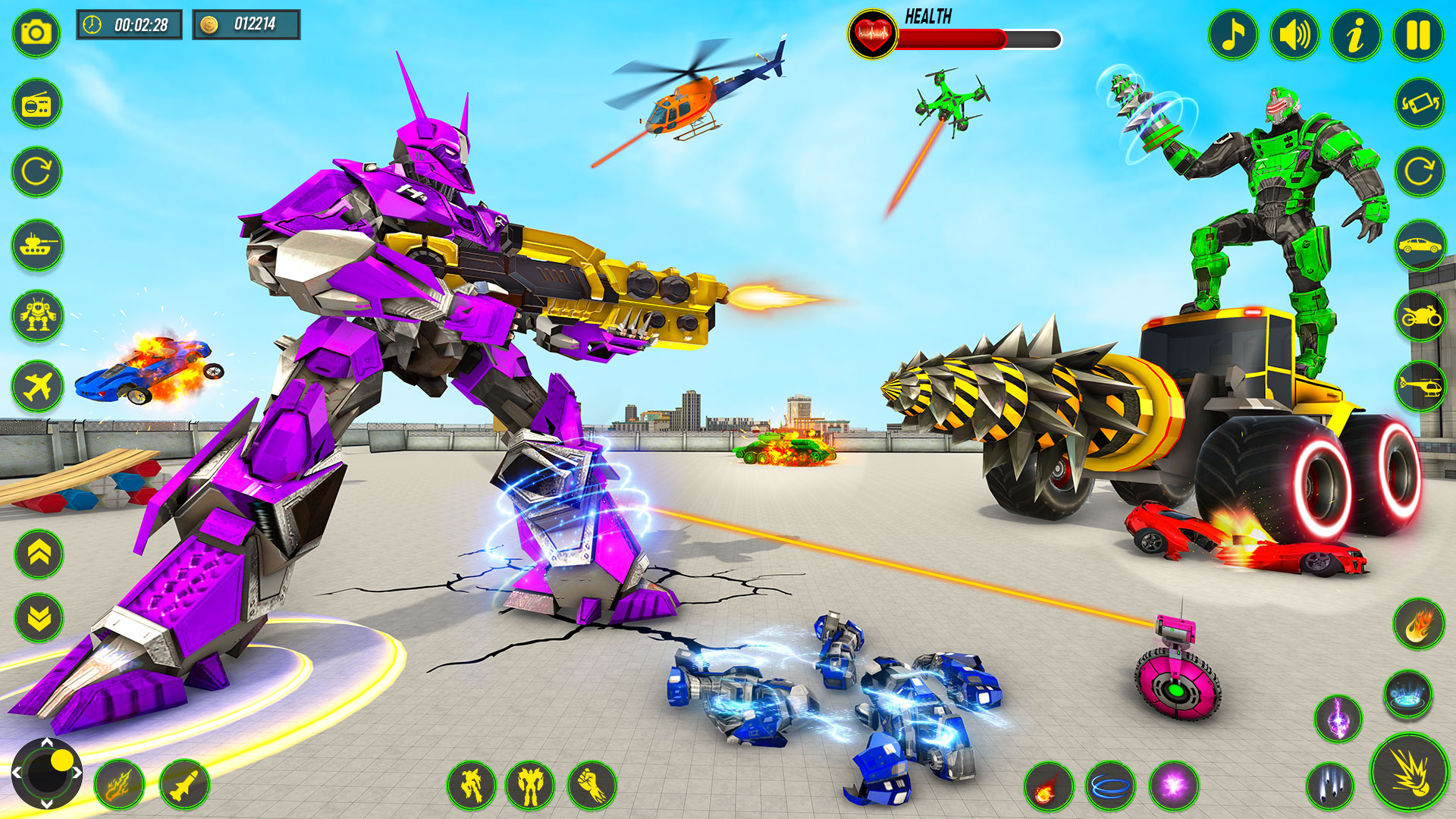Toggle the background music note
The image size is (1456, 819).
pyautogui.click(x=1233, y=33)
